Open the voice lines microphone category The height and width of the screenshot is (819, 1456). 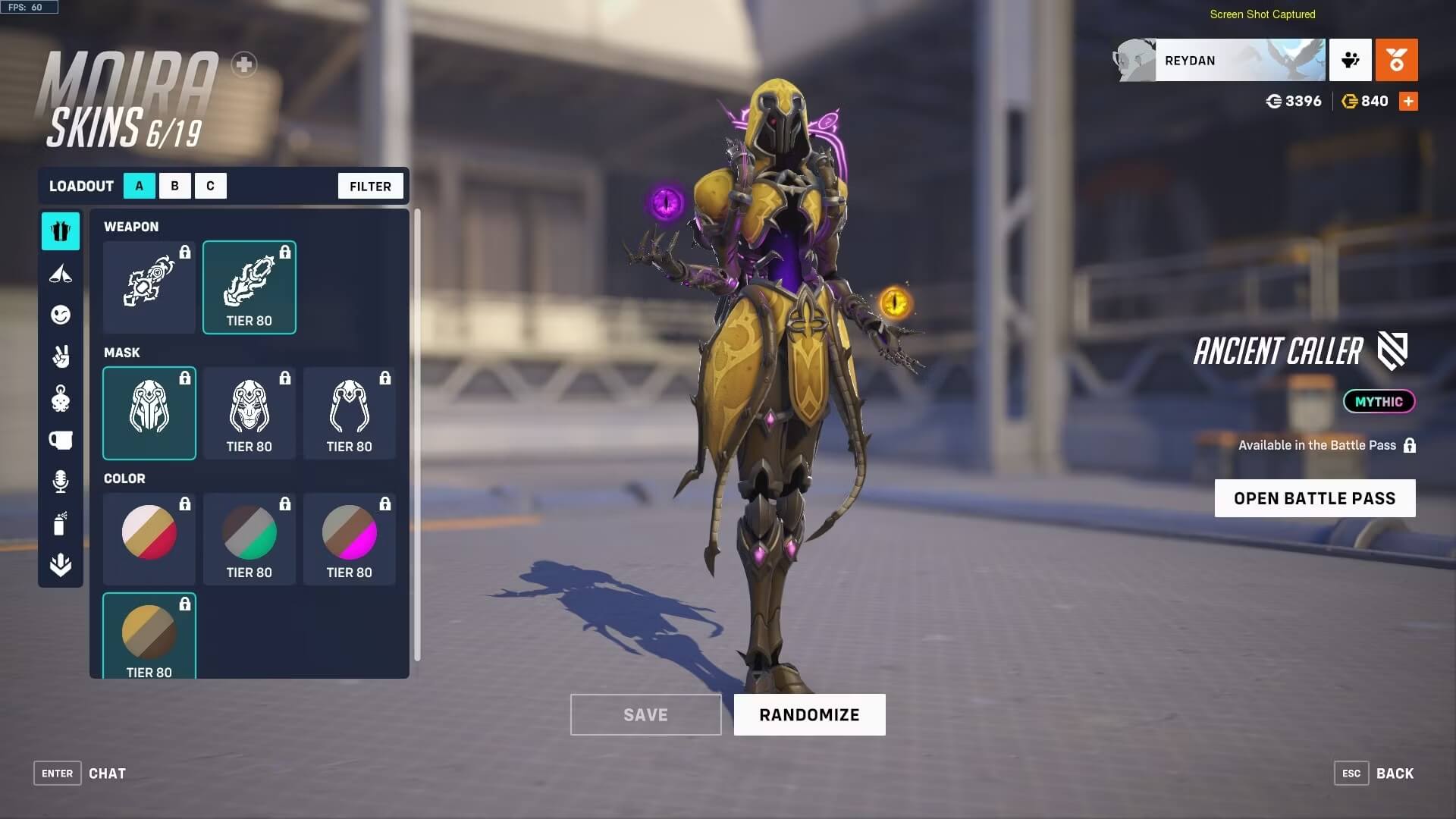pos(61,482)
